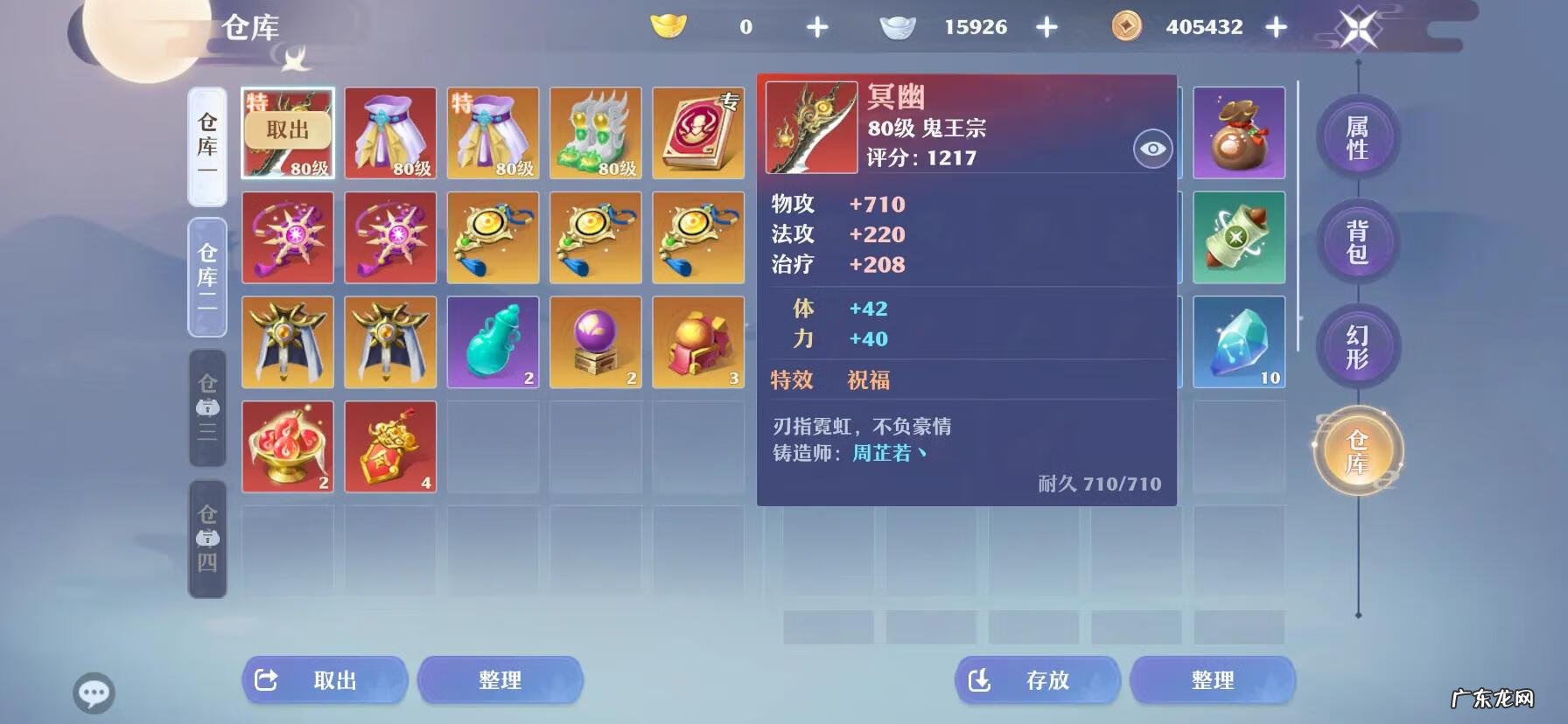Switch to the 仓库二 tab
Image resolution: width=1568 pixels, height=724 pixels.
pos(206,275)
